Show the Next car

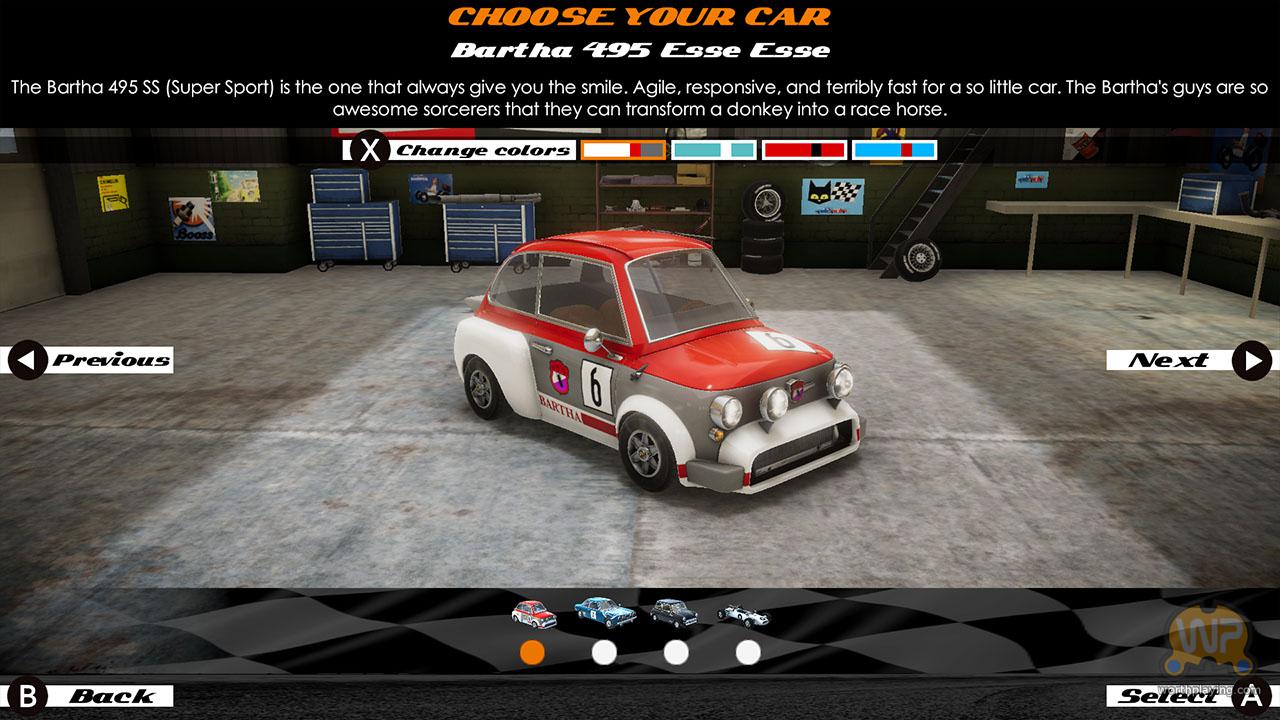(1188, 360)
